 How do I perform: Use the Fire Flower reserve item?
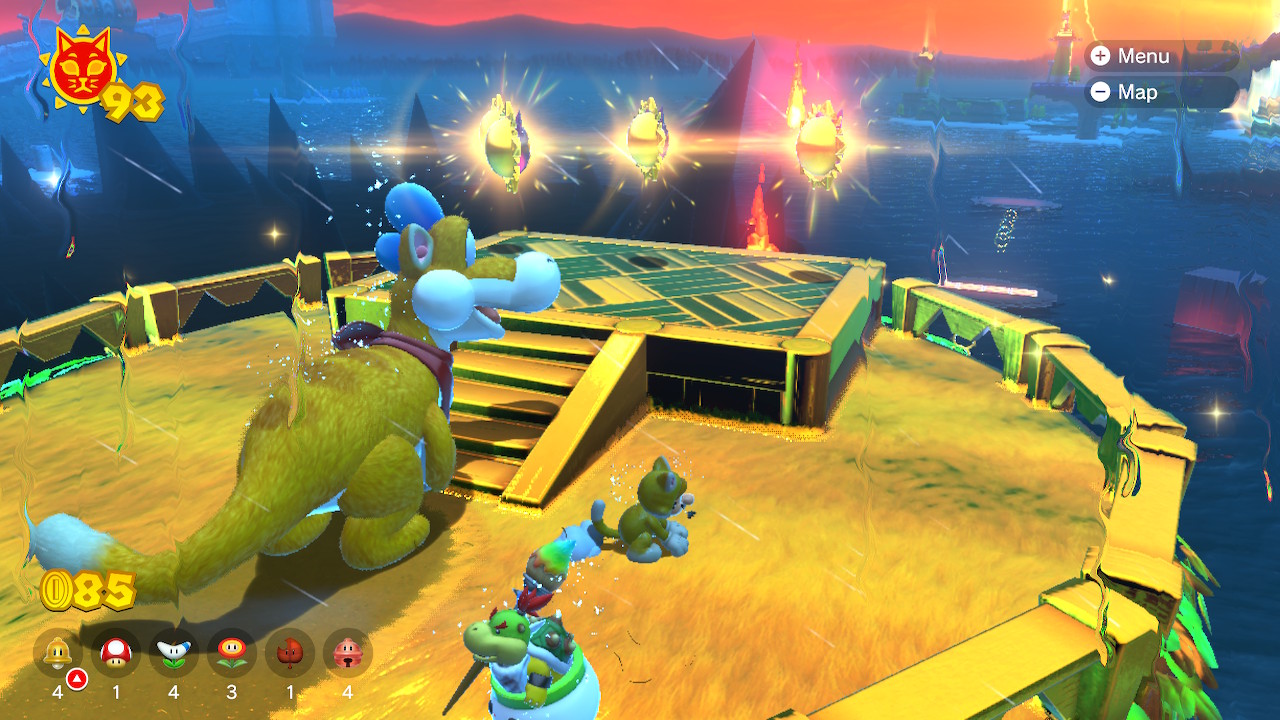coord(232,653)
